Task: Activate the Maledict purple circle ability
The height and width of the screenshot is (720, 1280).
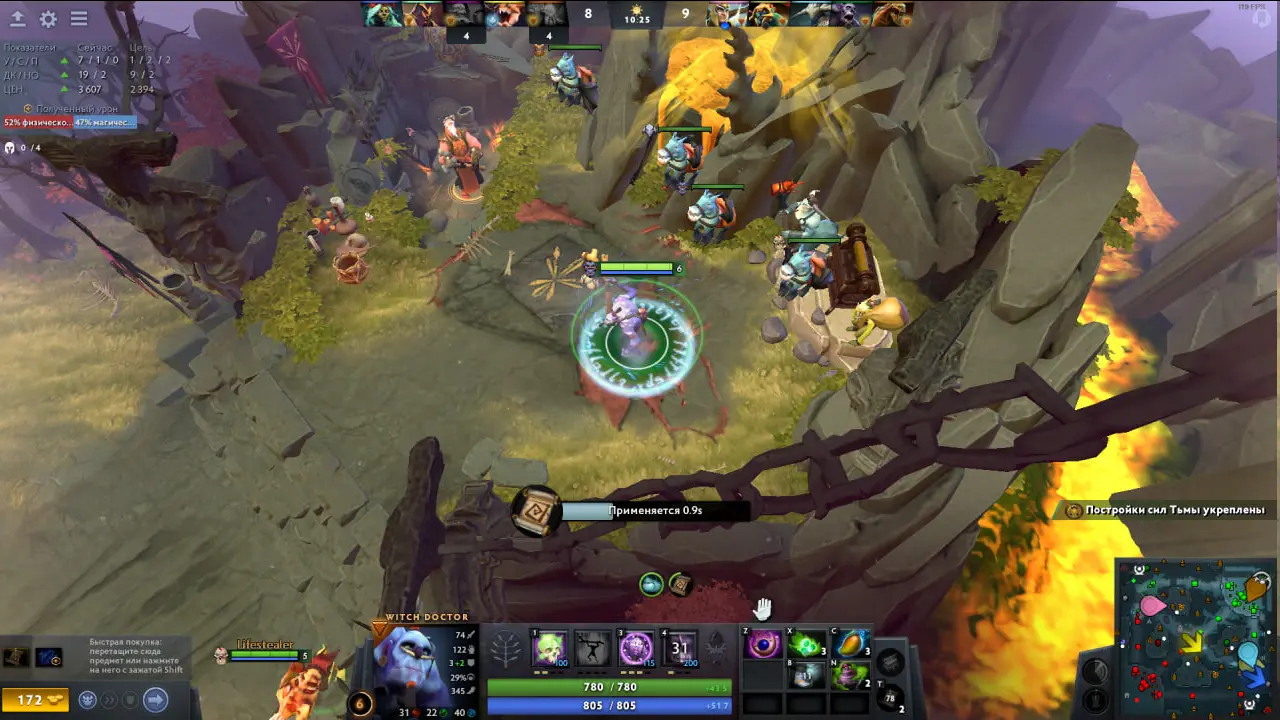Action: [637, 649]
